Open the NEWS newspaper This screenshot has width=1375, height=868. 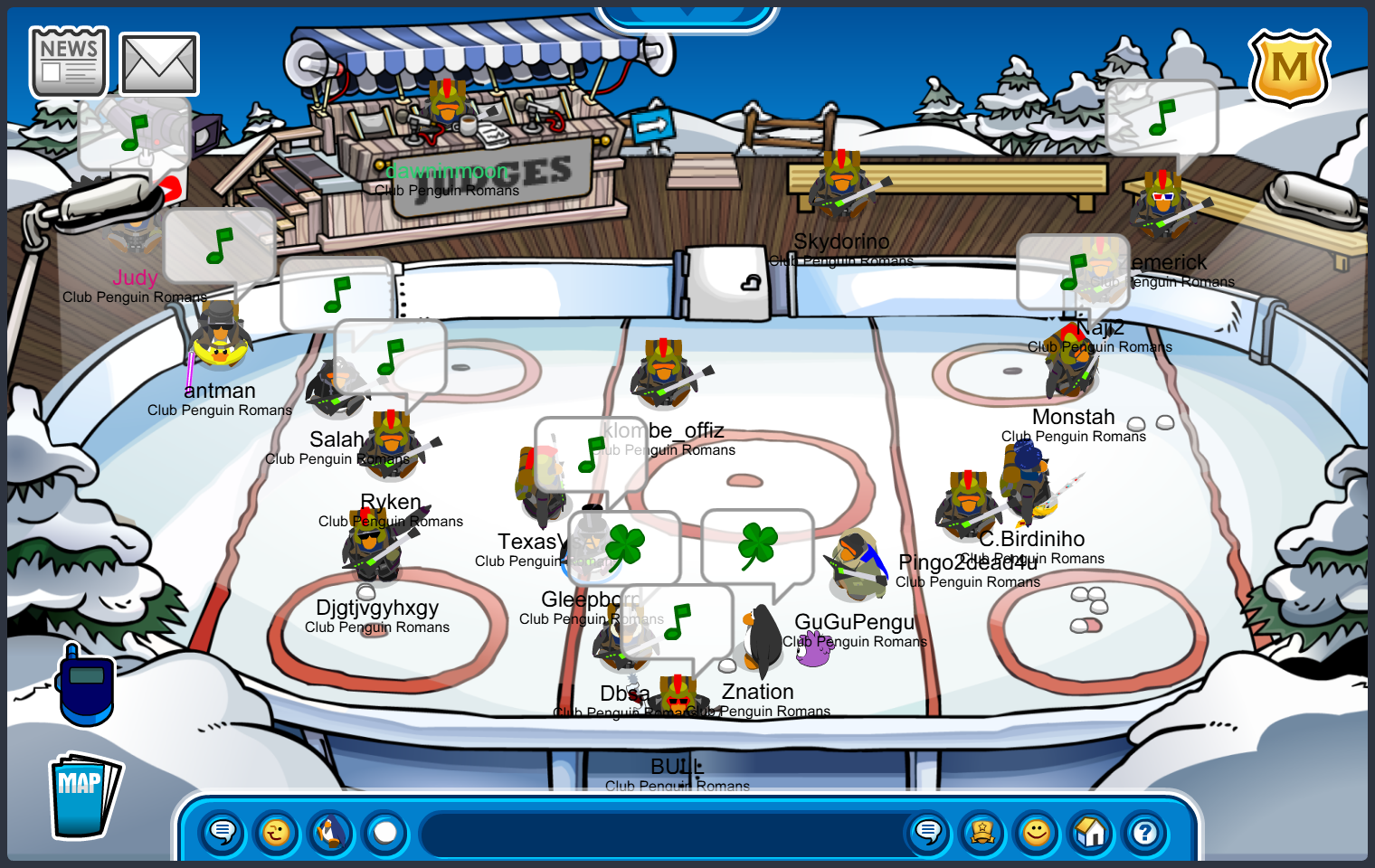(x=69, y=62)
